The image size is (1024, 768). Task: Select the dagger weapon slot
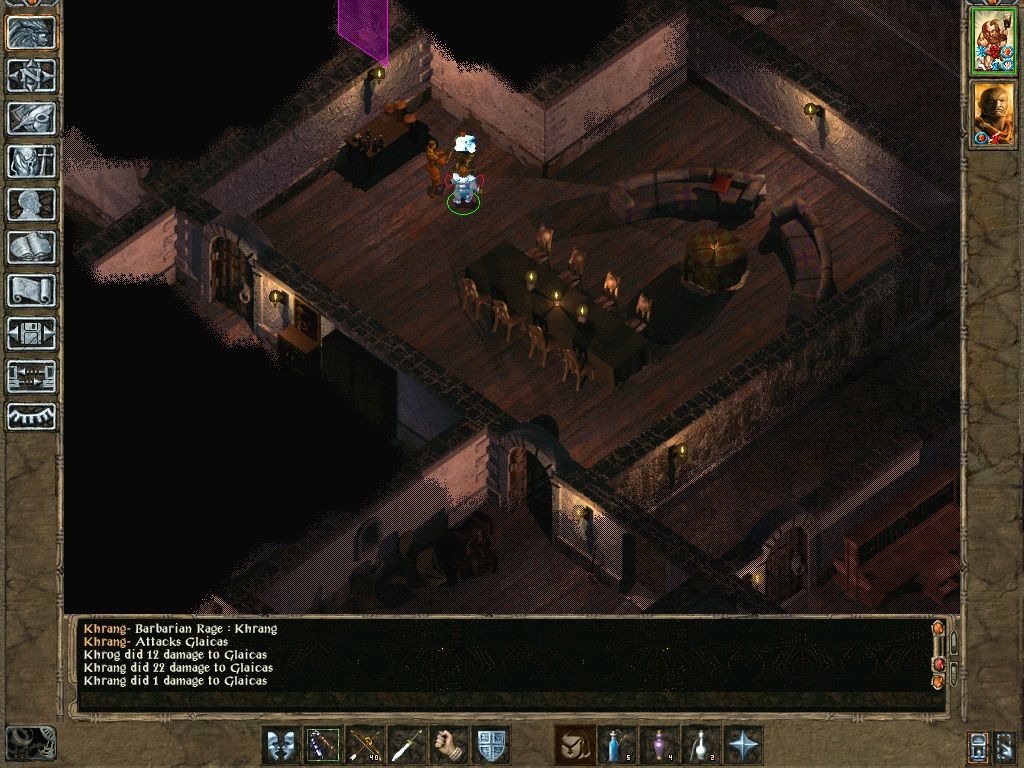click(407, 745)
